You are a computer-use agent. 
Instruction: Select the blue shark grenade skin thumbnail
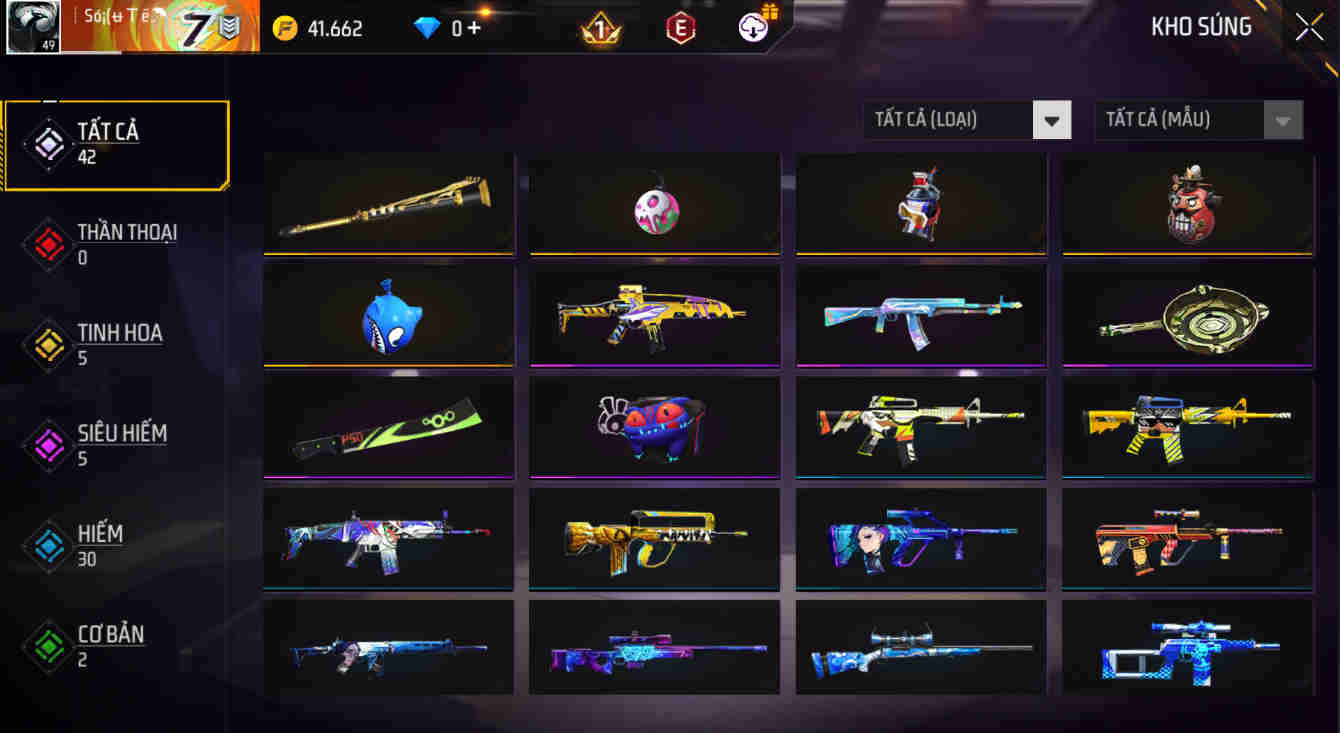389,316
